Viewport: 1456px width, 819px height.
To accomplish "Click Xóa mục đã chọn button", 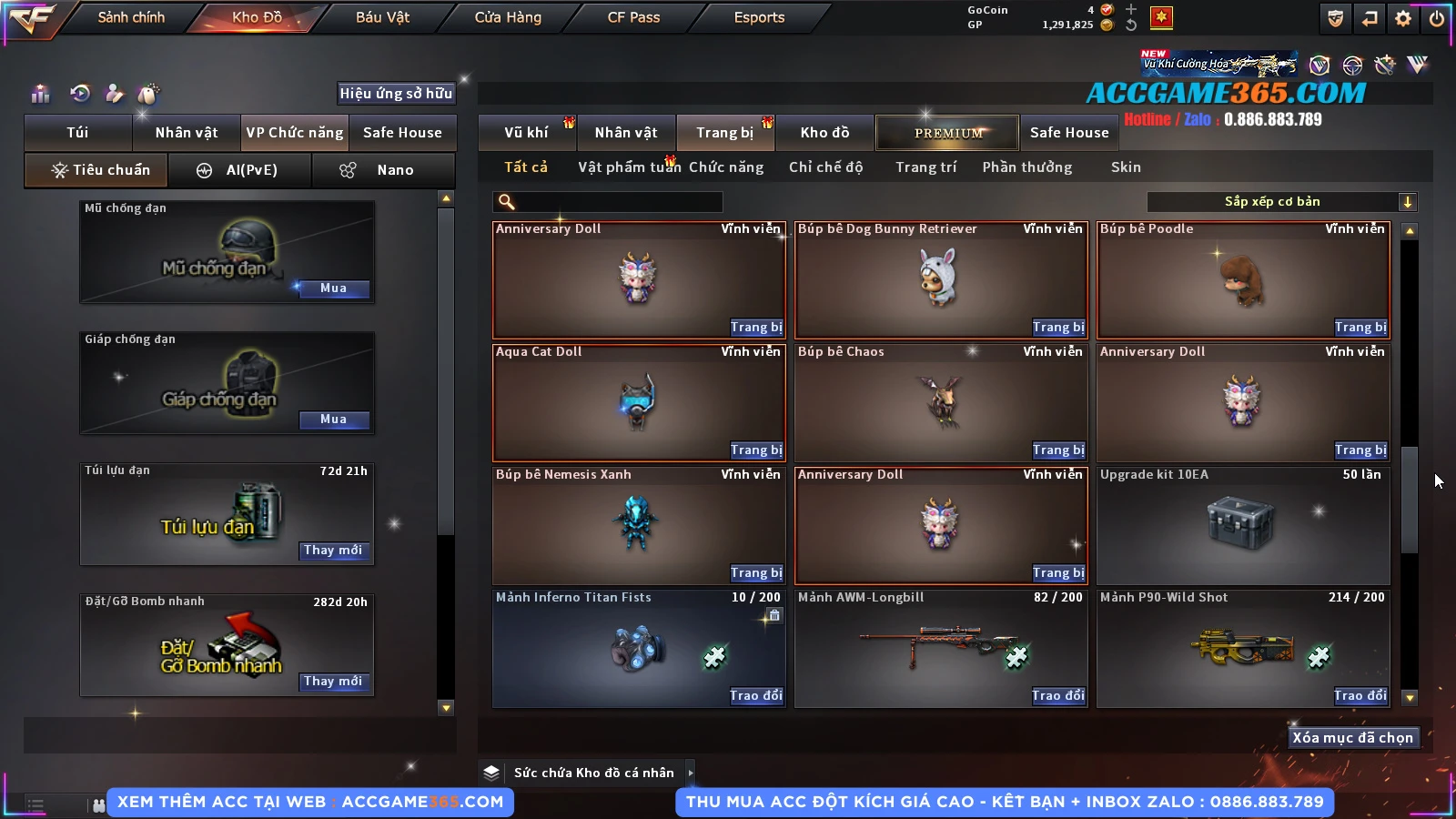I will pyautogui.click(x=1352, y=738).
